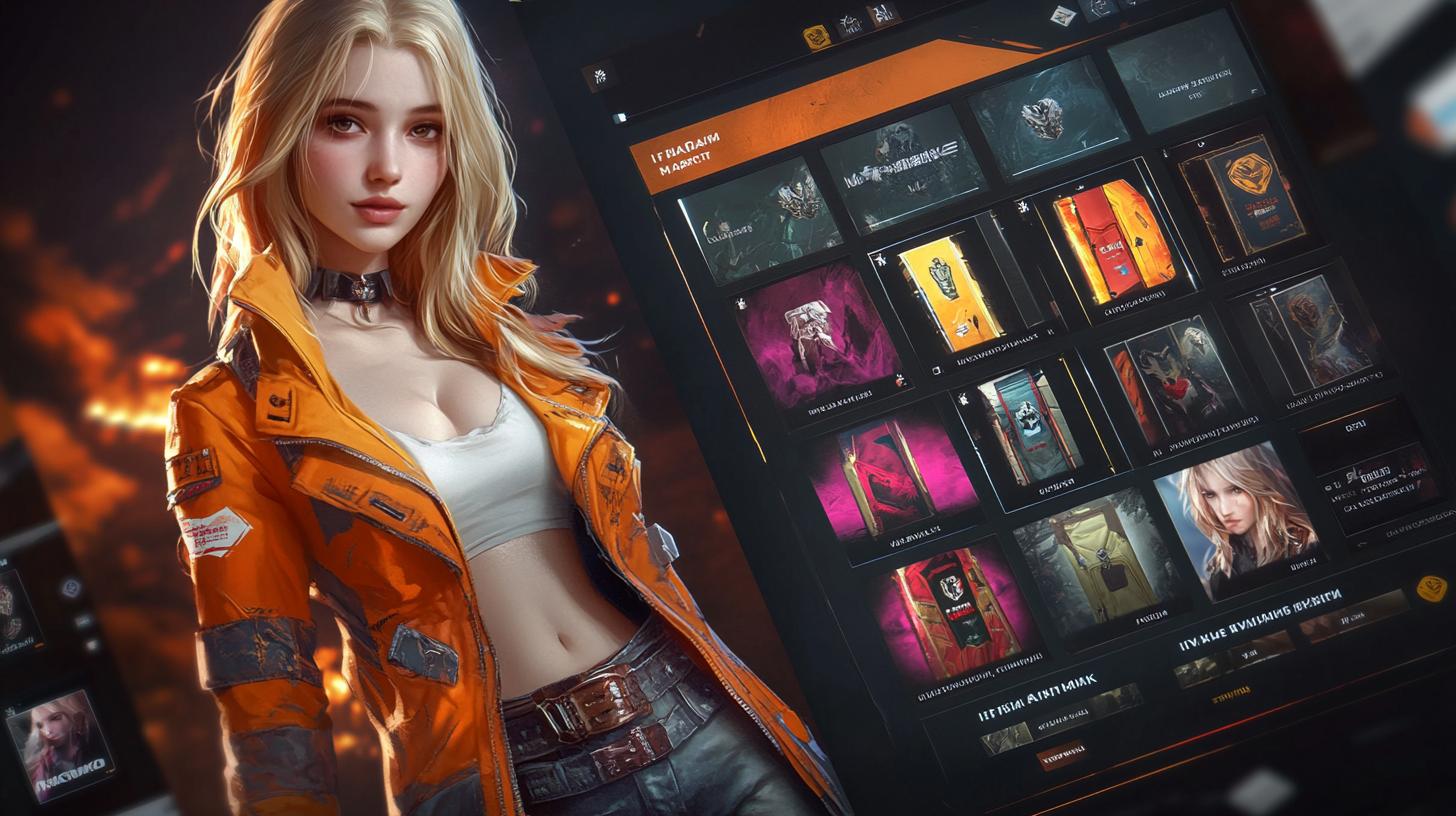Click the gold coin icon beside the blonde portrait
The width and height of the screenshot is (1456, 816).
click(1432, 588)
